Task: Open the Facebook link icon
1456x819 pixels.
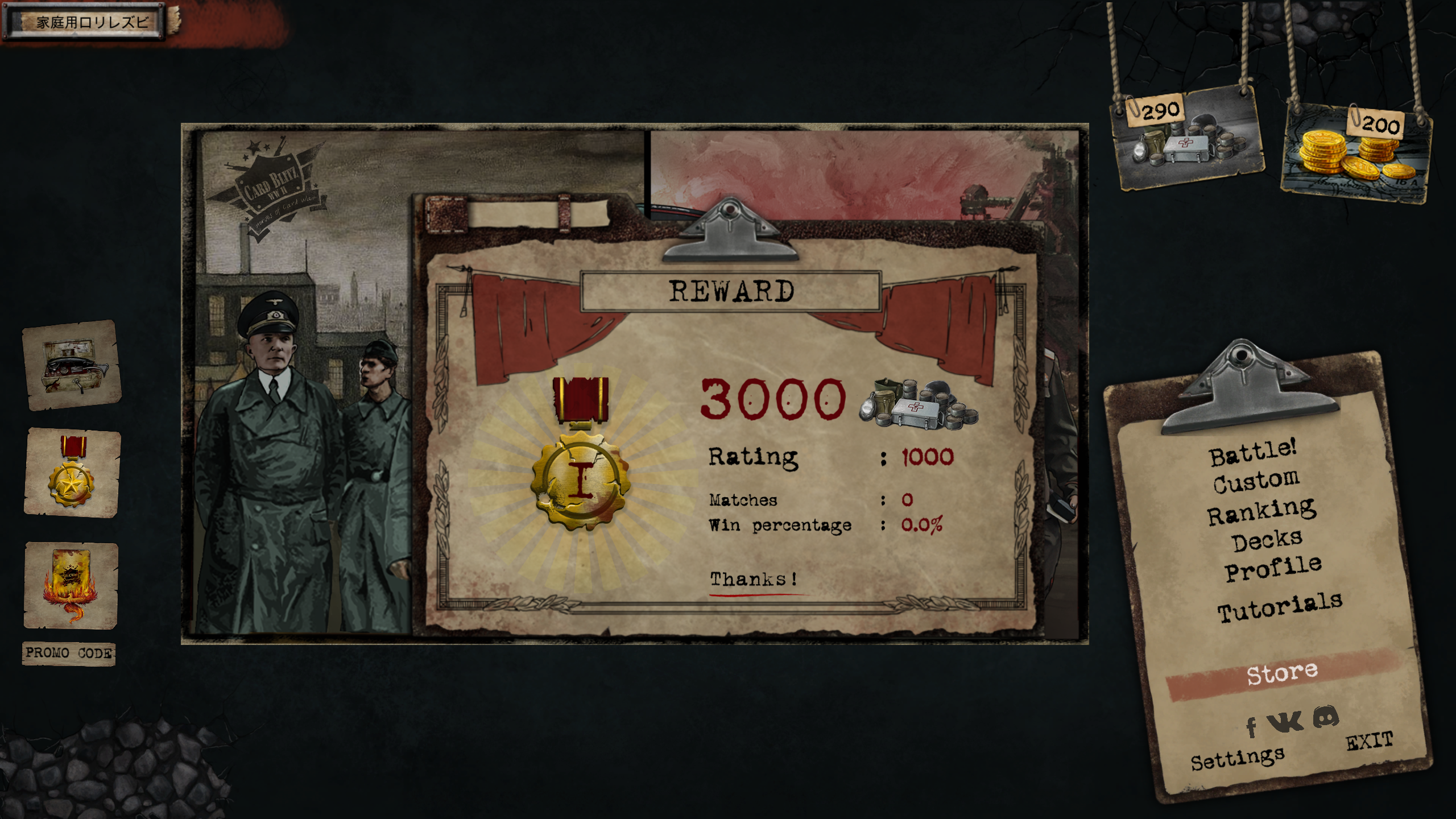Action: [1251, 726]
